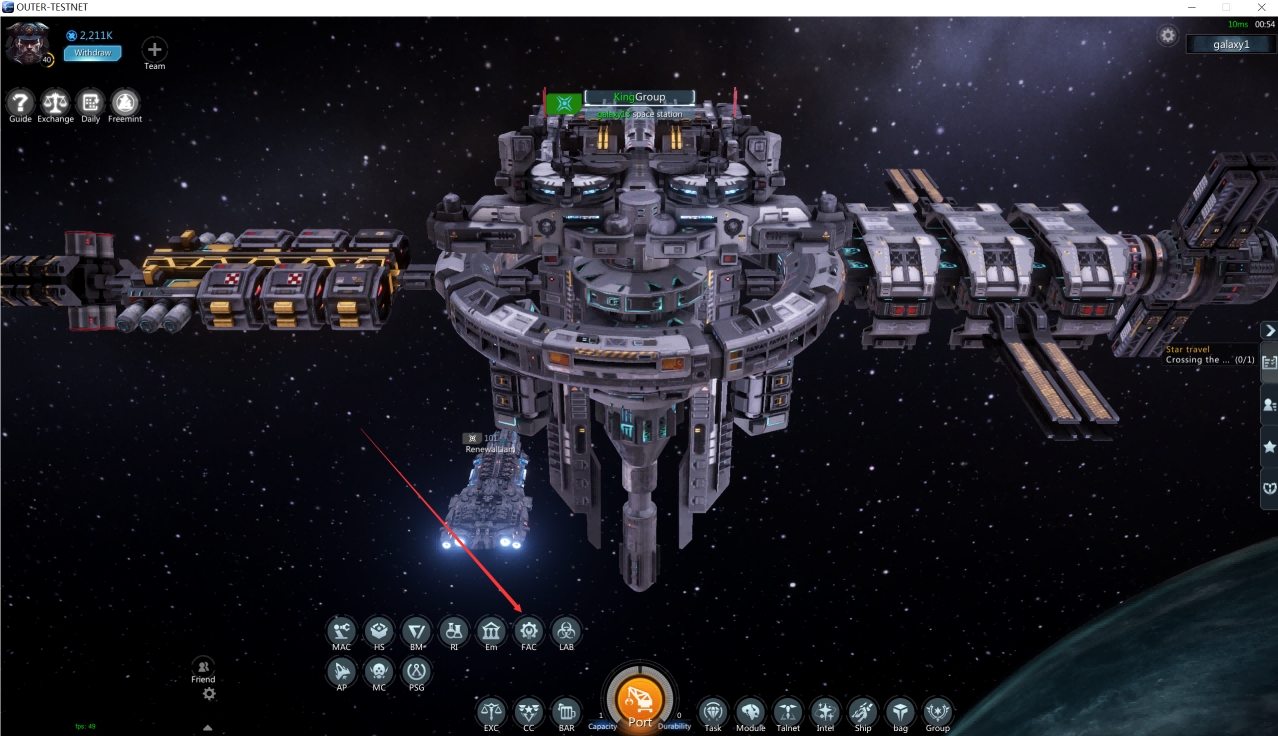Viewport: 1278px width, 736px height.
Task: Open the Group menu icon
Action: [x=937, y=712]
